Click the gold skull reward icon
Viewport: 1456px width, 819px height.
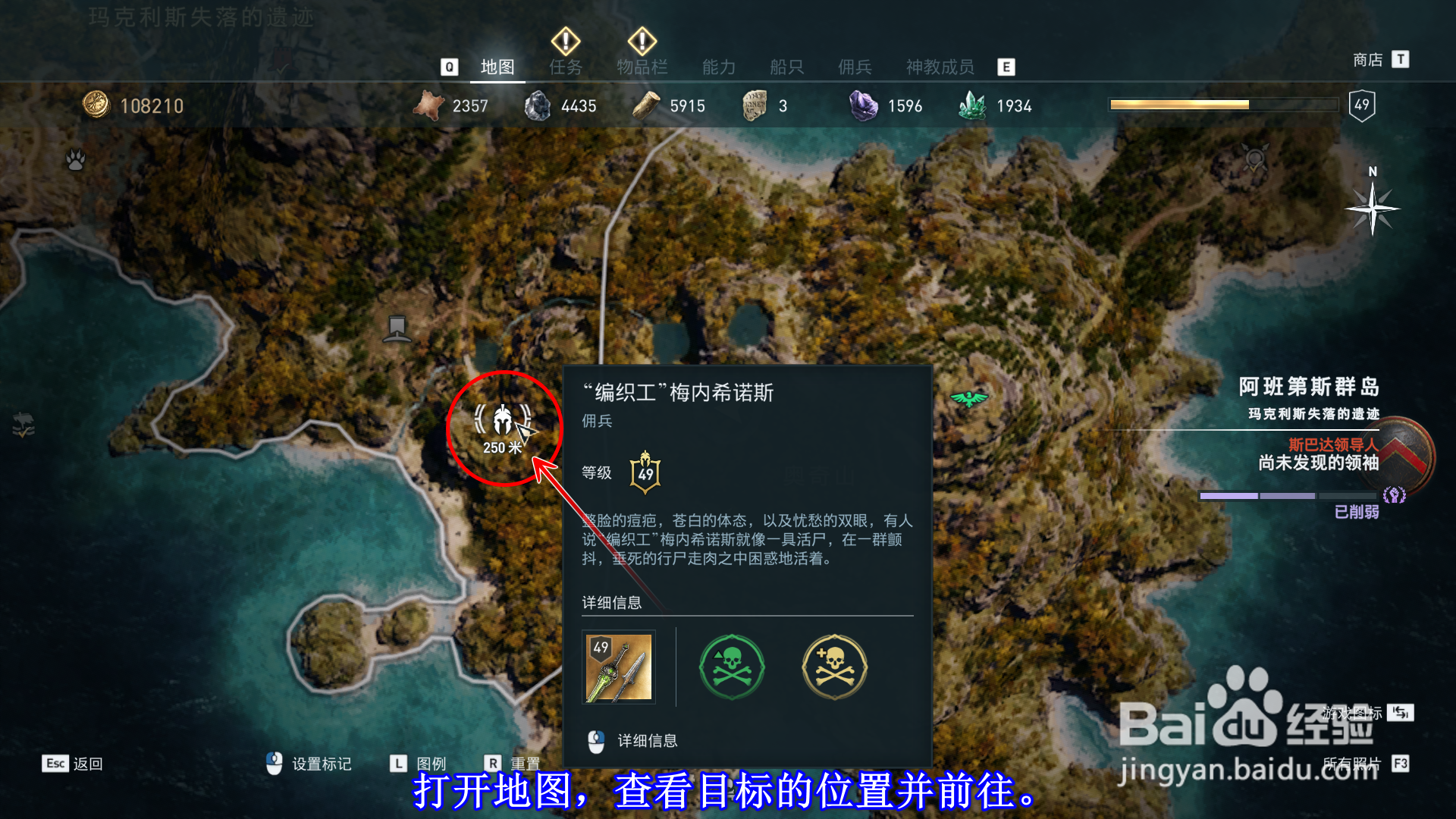834,667
